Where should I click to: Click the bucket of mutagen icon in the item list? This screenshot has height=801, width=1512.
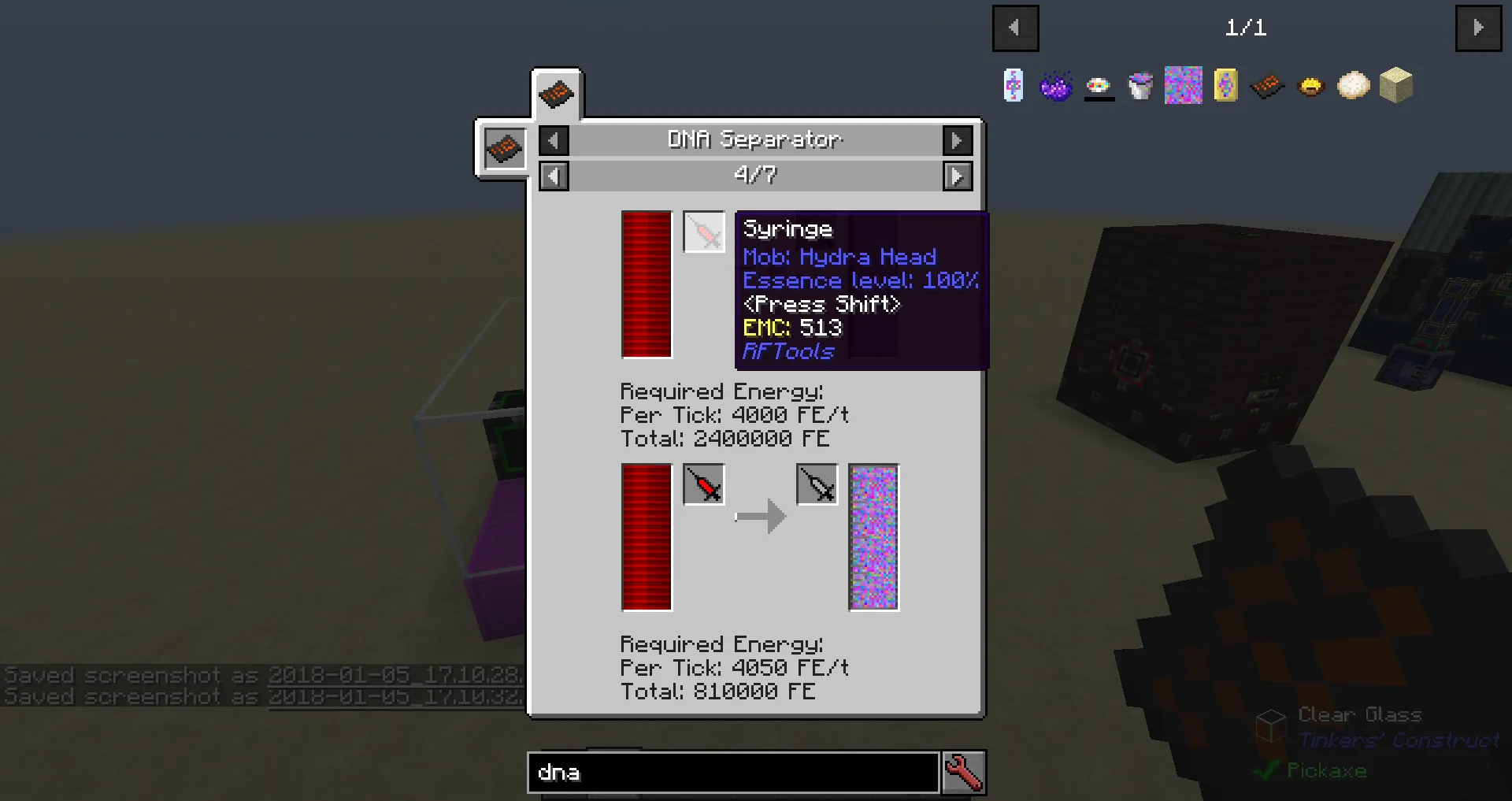(x=1141, y=86)
